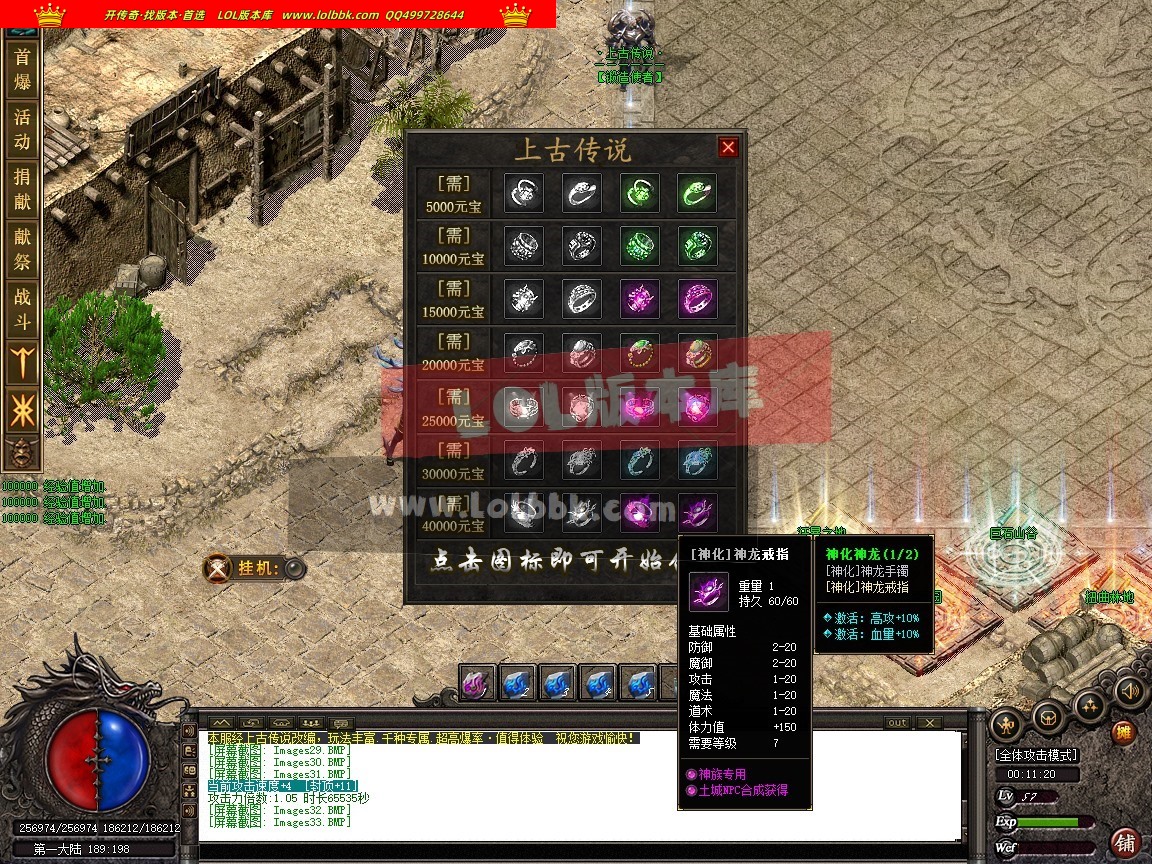
Task: Pick the rightmost green ring in 10000元宝 row
Action: [697, 246]
